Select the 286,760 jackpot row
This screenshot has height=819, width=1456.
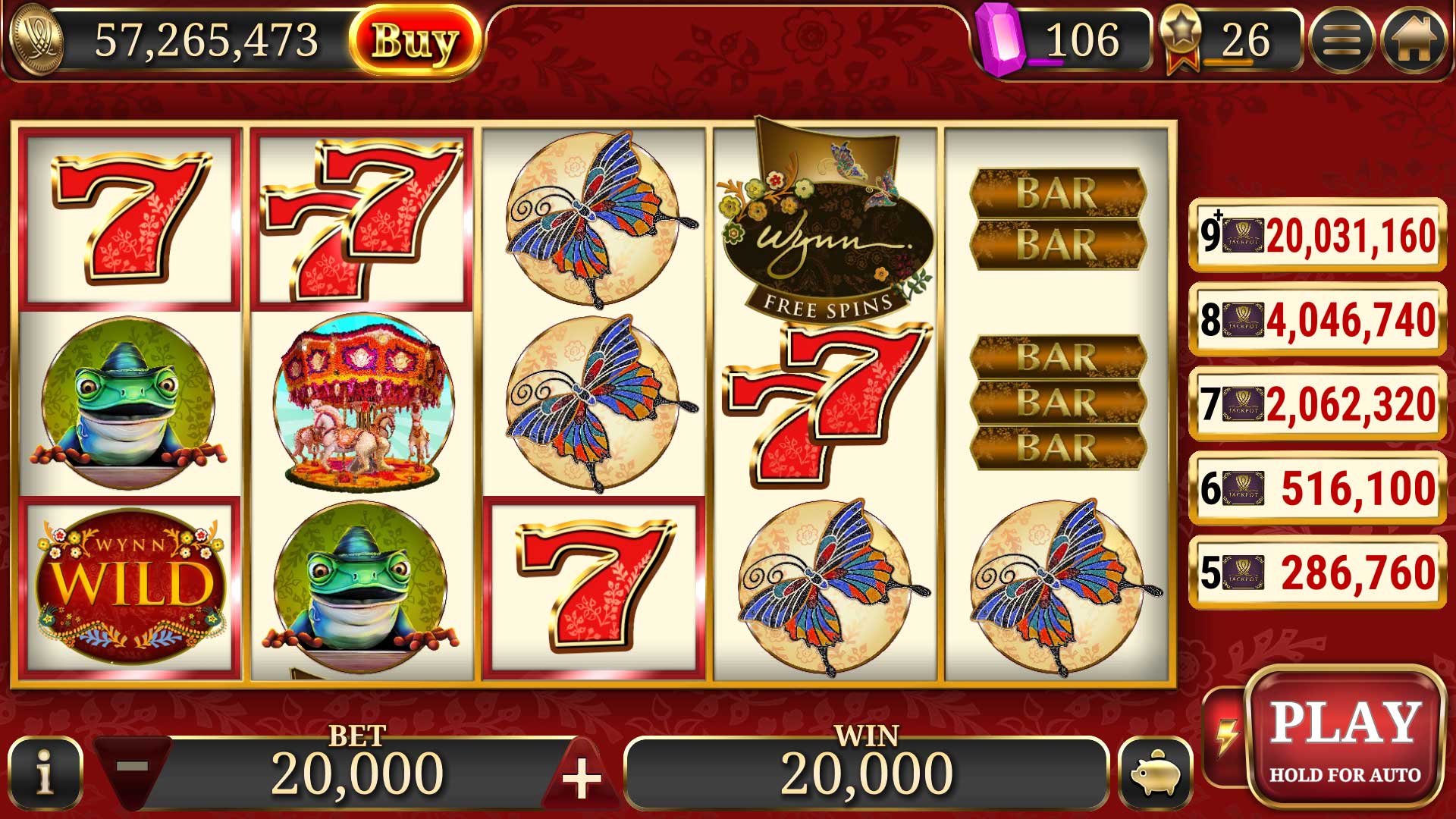click(x=1316, y=573)
